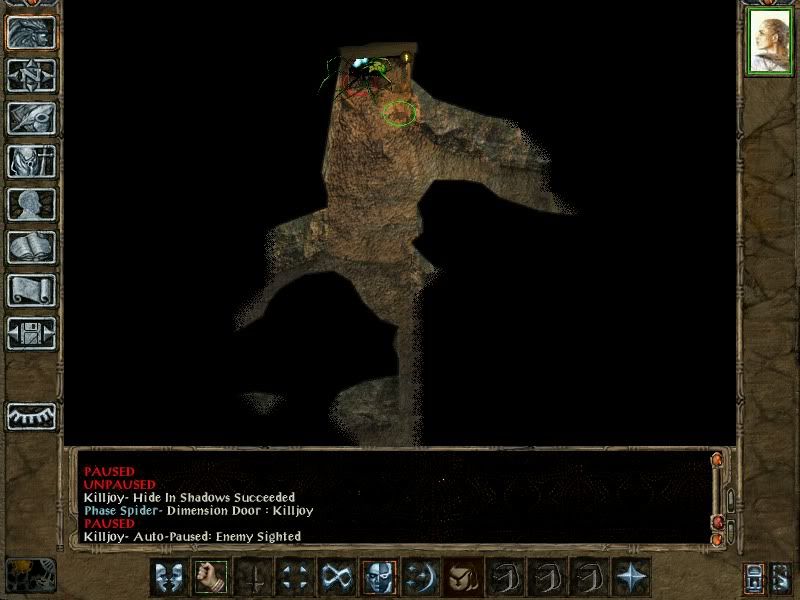Open options with the floppy disk icon
The height and width of the screenshot is (600, 800).
tap(30, 333)
